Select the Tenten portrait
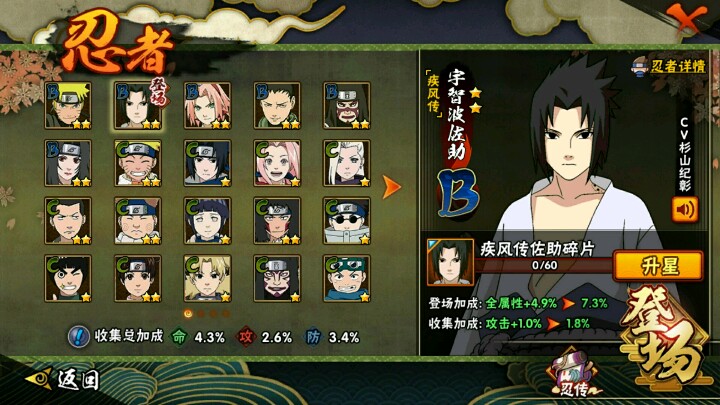720x405 pixels. (x=135, y=278)
